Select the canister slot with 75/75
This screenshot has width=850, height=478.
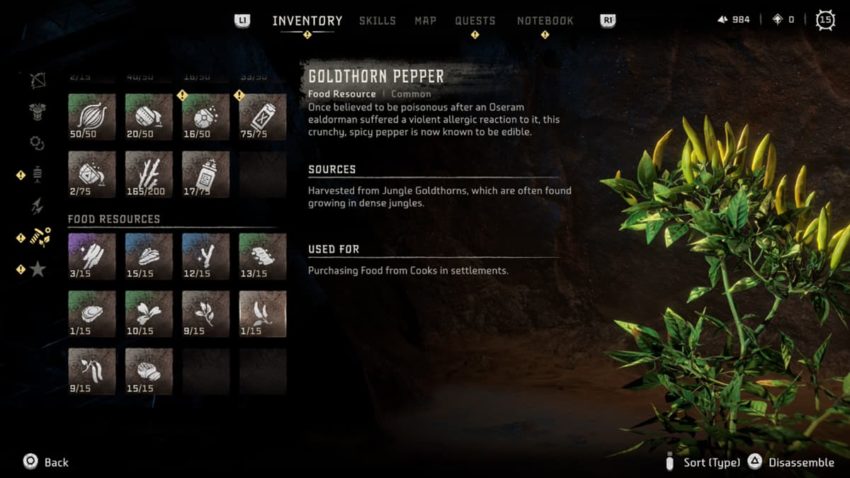tap(262, 117)
